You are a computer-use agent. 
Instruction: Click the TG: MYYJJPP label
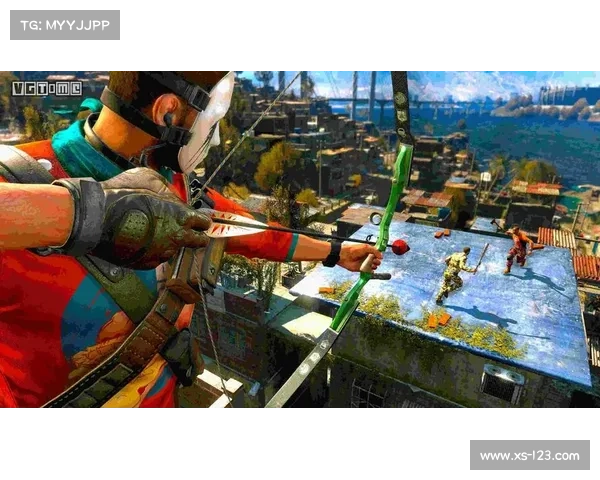(64, 24)
